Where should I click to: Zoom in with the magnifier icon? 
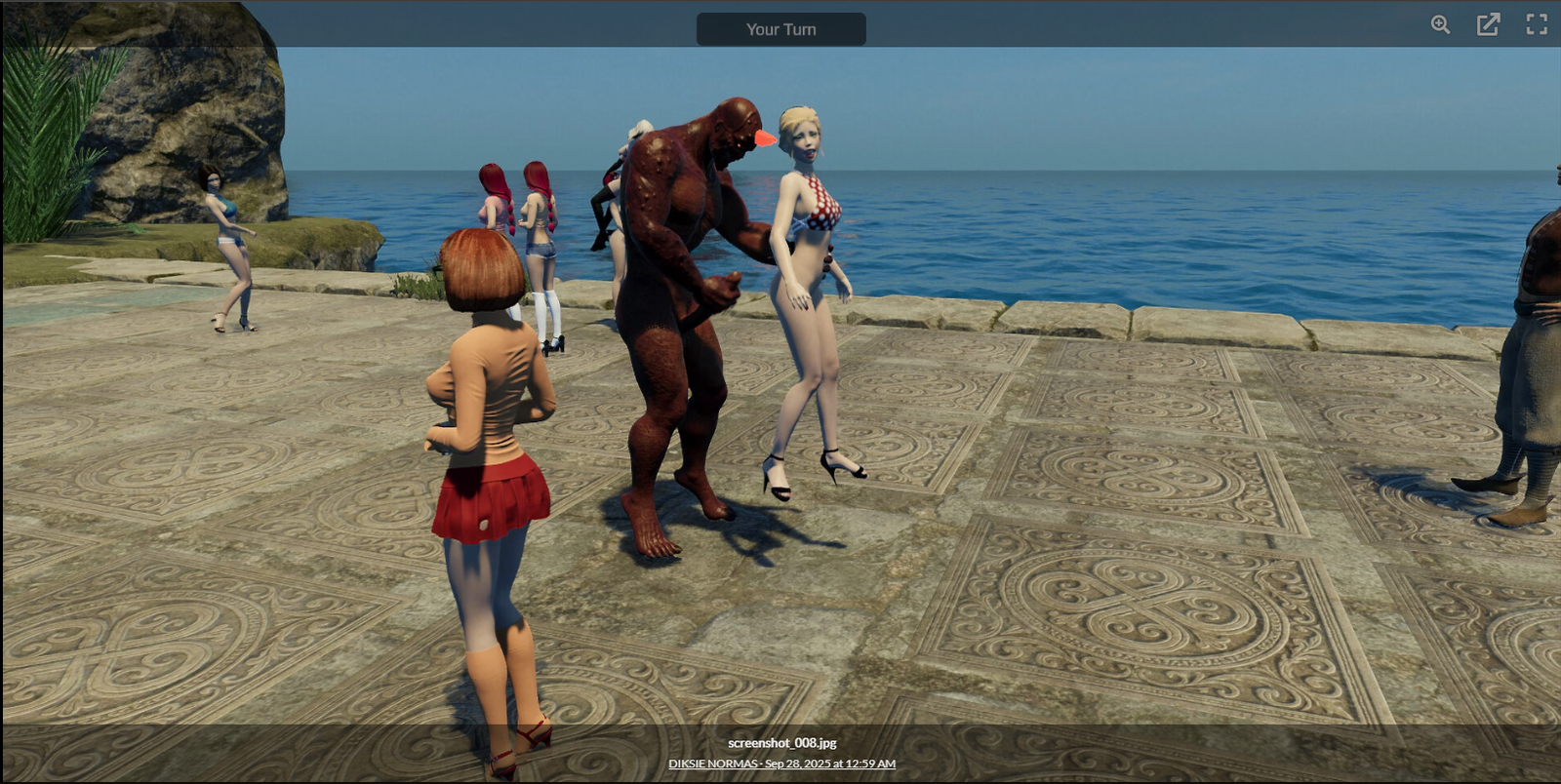pyautogui.click(x=1440, y=25)
